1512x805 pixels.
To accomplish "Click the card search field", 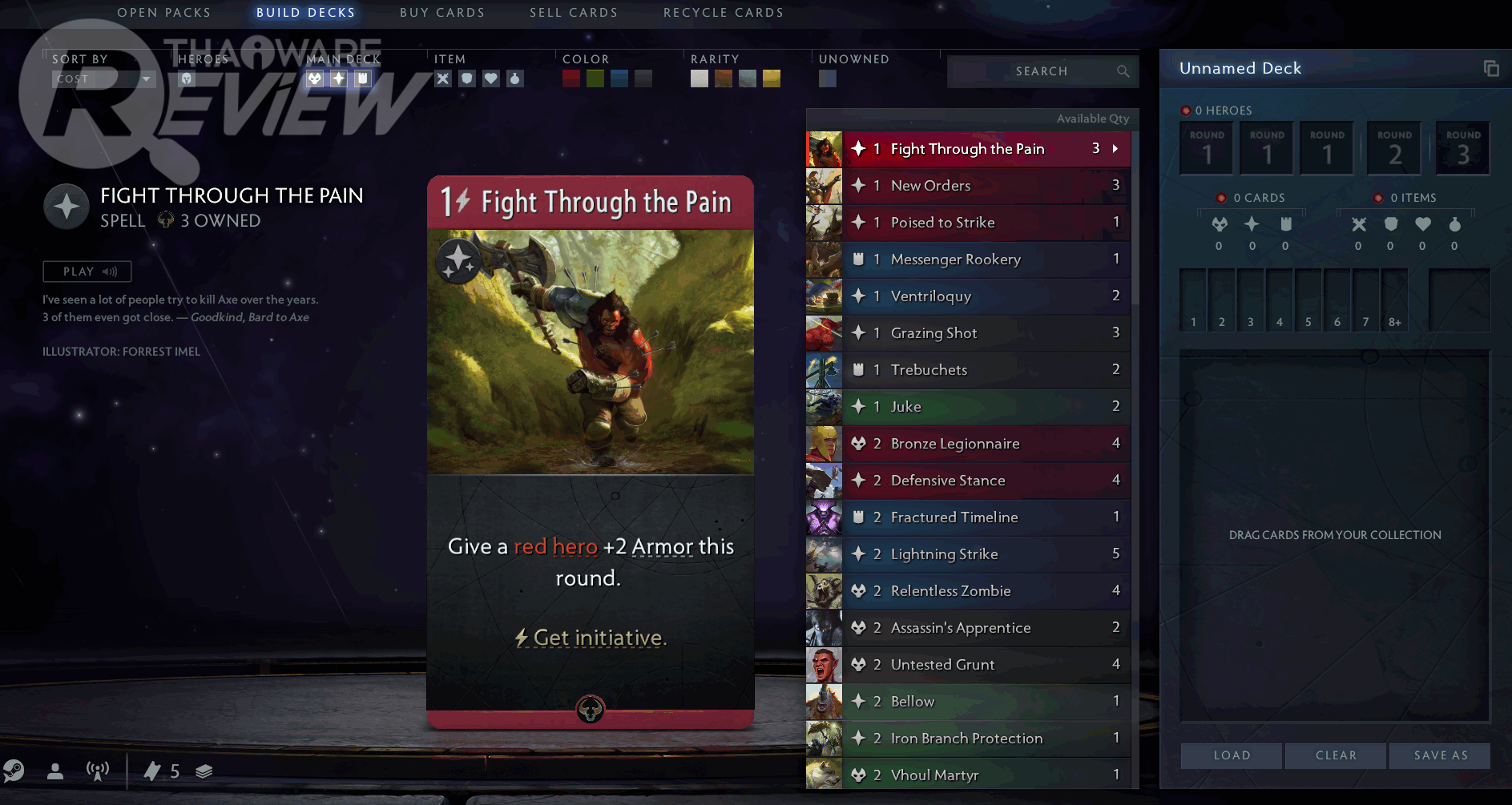I will [1042, 71].
